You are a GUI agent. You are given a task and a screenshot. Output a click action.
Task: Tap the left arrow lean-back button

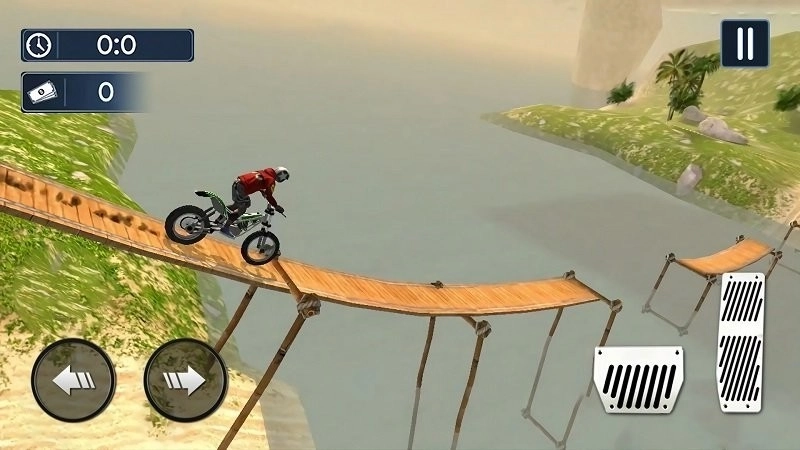(x=73, y=381)
